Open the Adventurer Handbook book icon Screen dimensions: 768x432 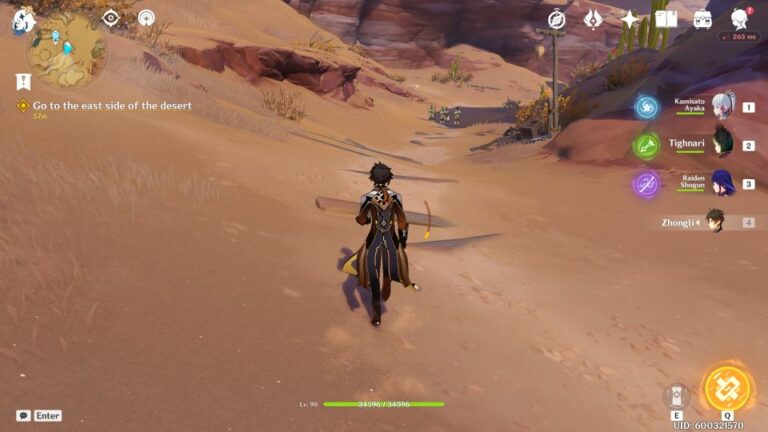[666, 19]
